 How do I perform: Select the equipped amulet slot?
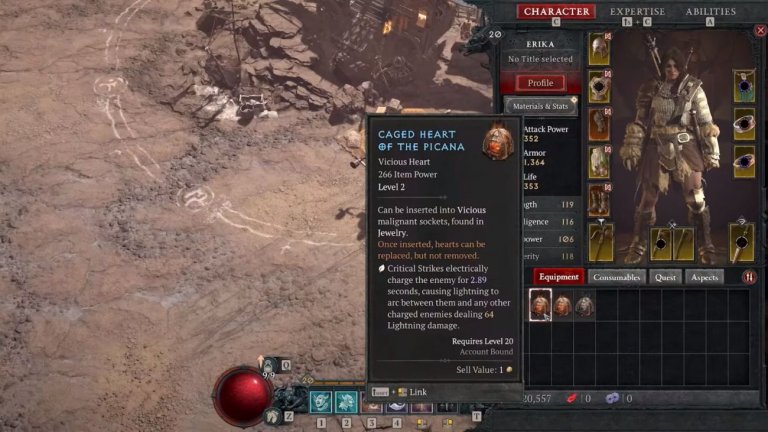click(743, 86)
